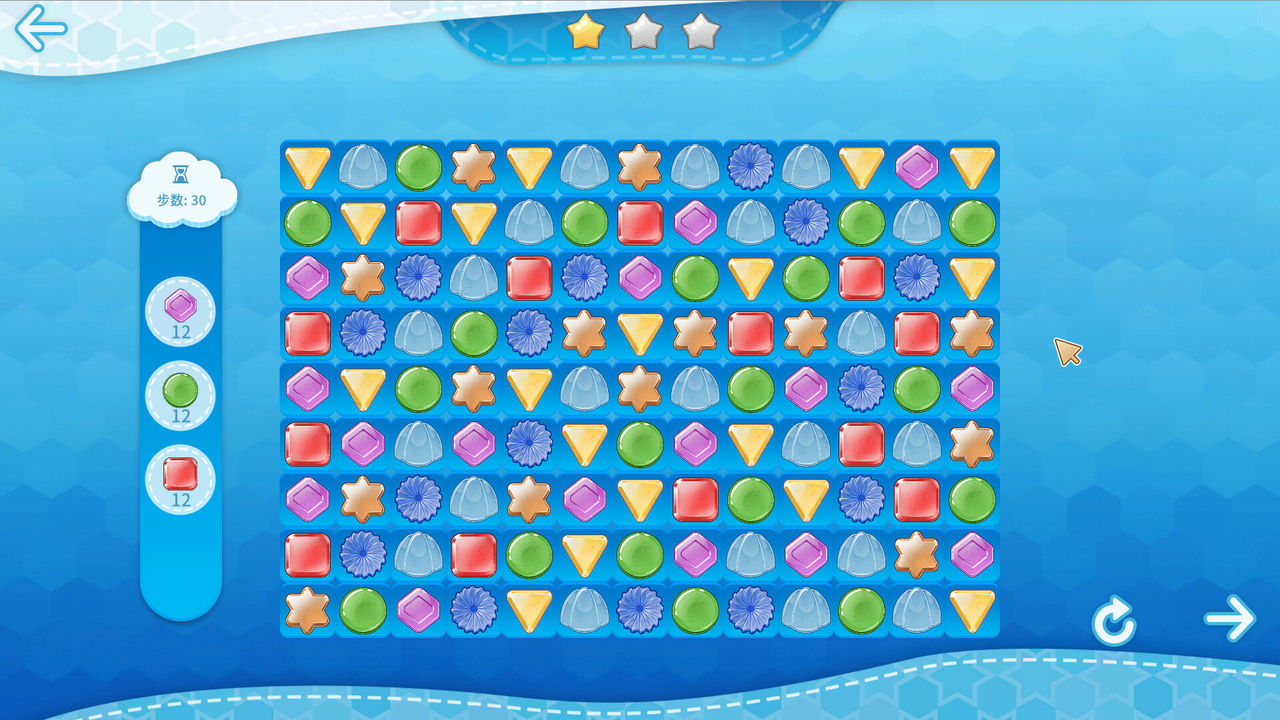Image resolution: width=1280 pixels, height=720 pixels.
Task: Select the clear dome jelly in the seventh row
Action: 474,499
